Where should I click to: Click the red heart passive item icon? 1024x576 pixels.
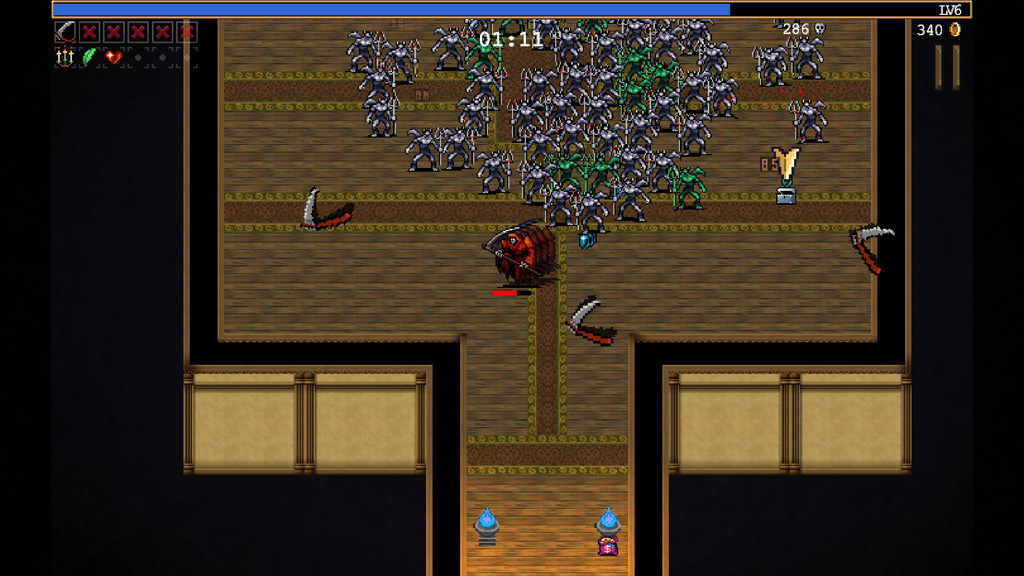[x=113, y=57]
